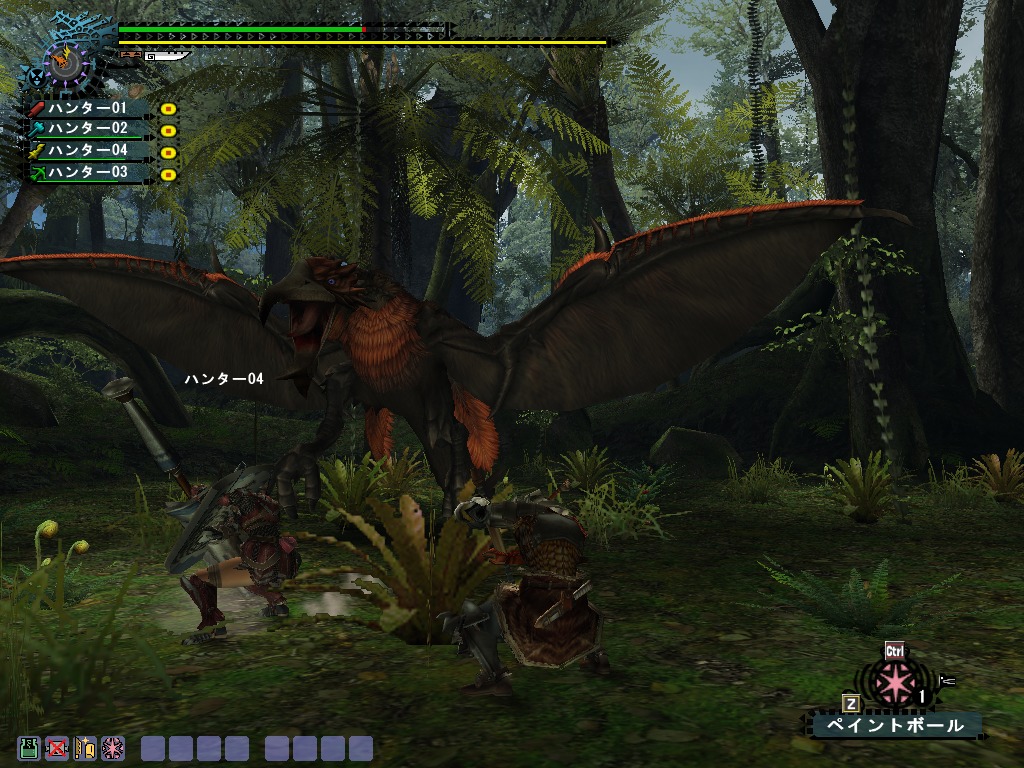
Task: Click the circular clock compass dial
Action: point(68,62)
